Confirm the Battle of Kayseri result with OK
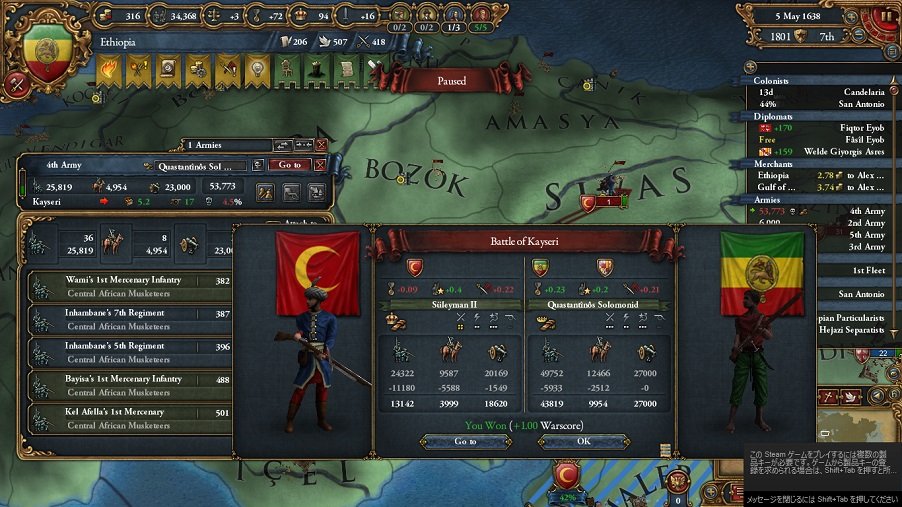 click(x=583, y=441)
